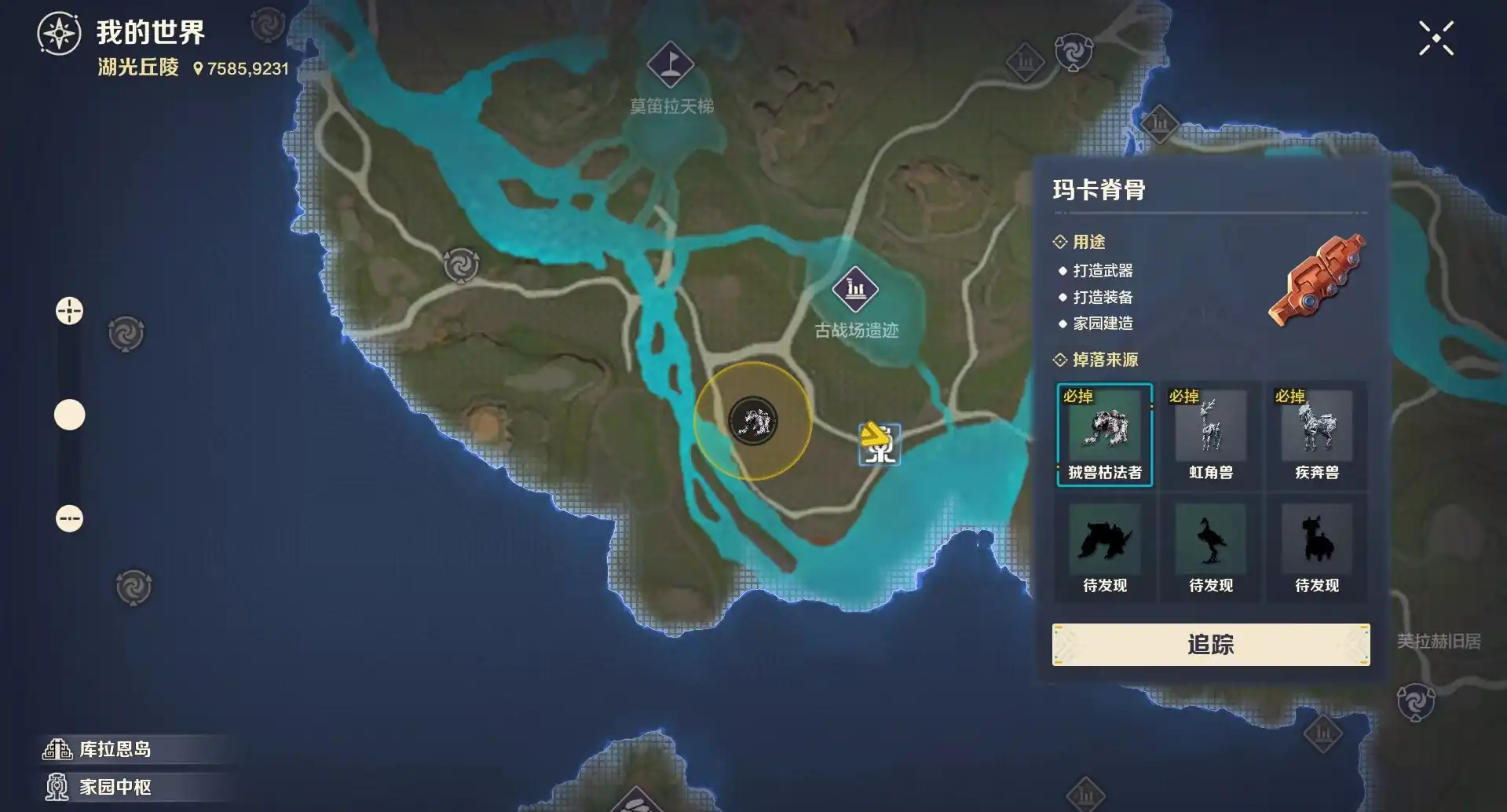Close the map with the X button
Screen dimensions: 1507x812
click(1436, 38)
